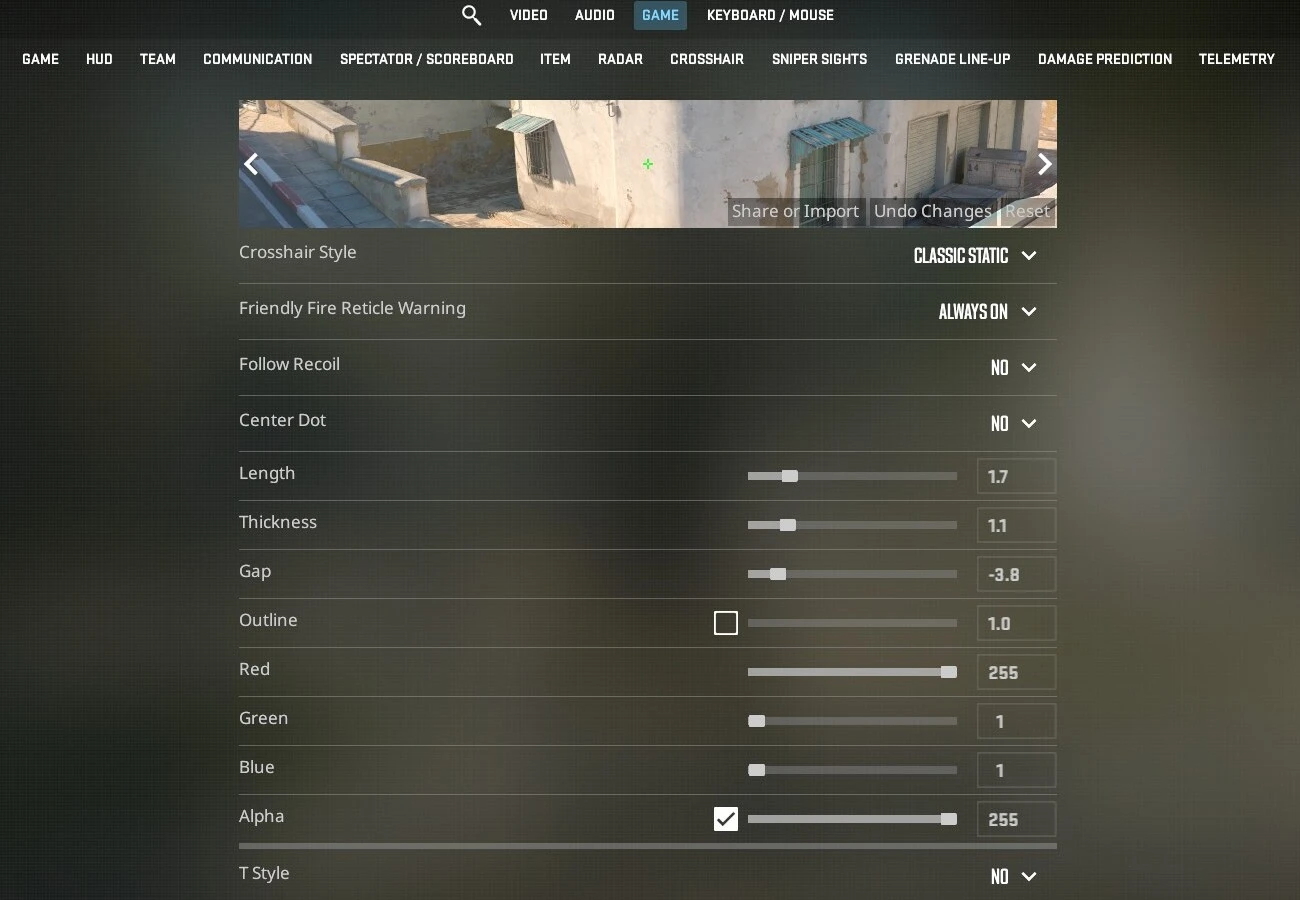Disable the Alpha checkbox
Image resolution: width=1300 pixels, height=900 pixels.
click(726, 818)
